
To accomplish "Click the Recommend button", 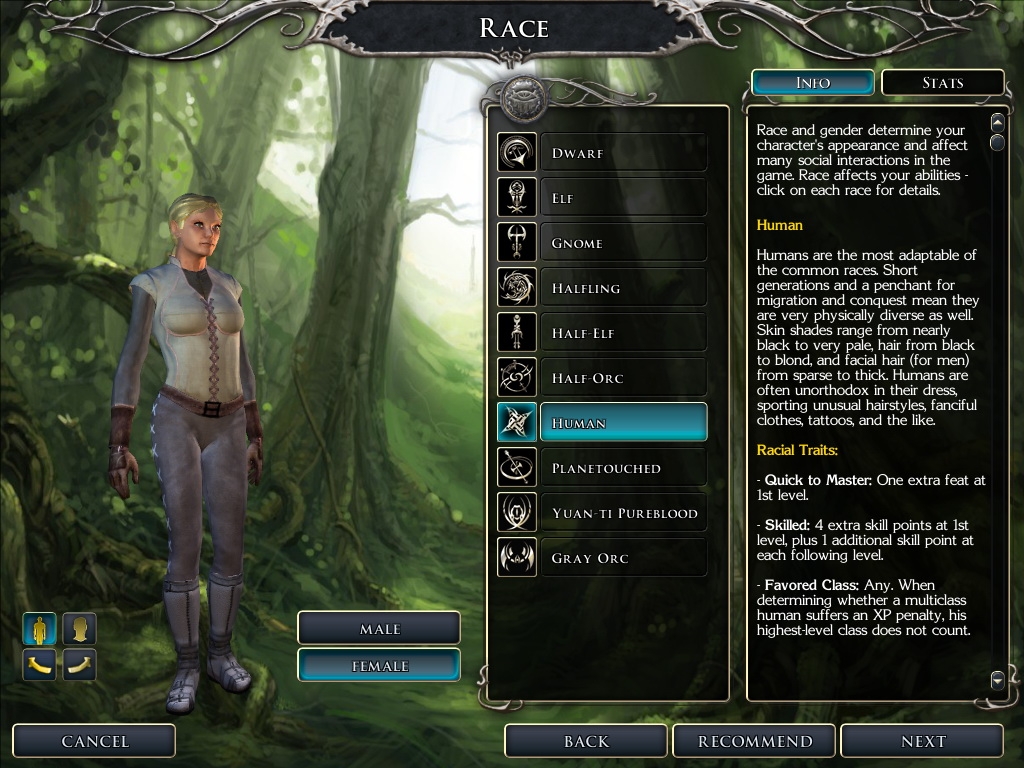I will click(755, 741).
